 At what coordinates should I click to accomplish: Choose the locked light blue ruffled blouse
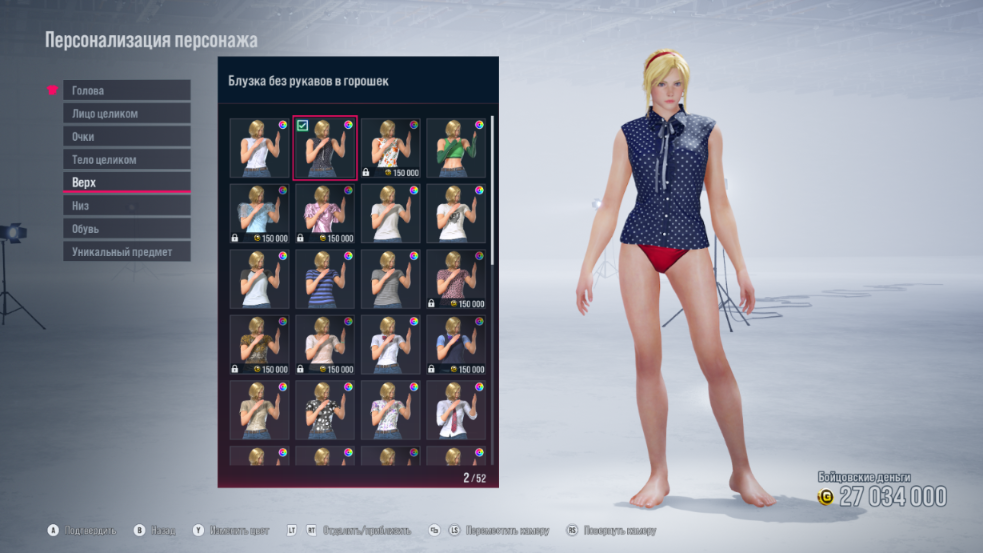pos(259,214)
